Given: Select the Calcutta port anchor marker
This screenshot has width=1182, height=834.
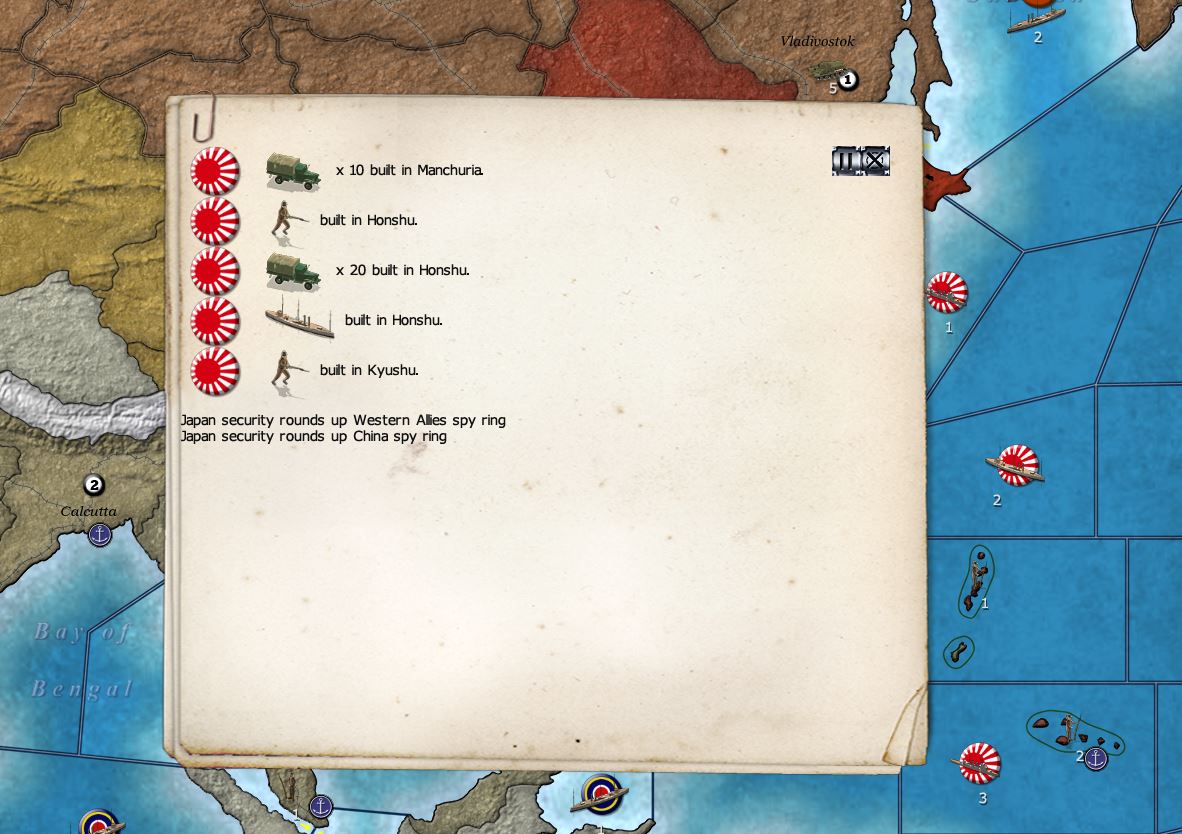Looking at the screenshot, I should point(100,535).
